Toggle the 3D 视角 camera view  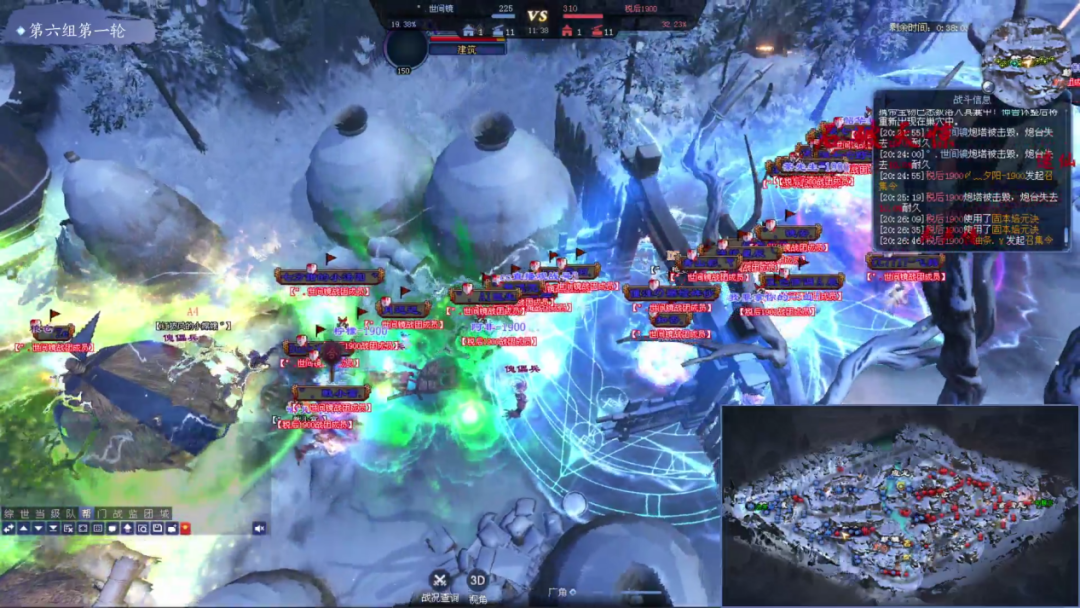click(478, 580)
